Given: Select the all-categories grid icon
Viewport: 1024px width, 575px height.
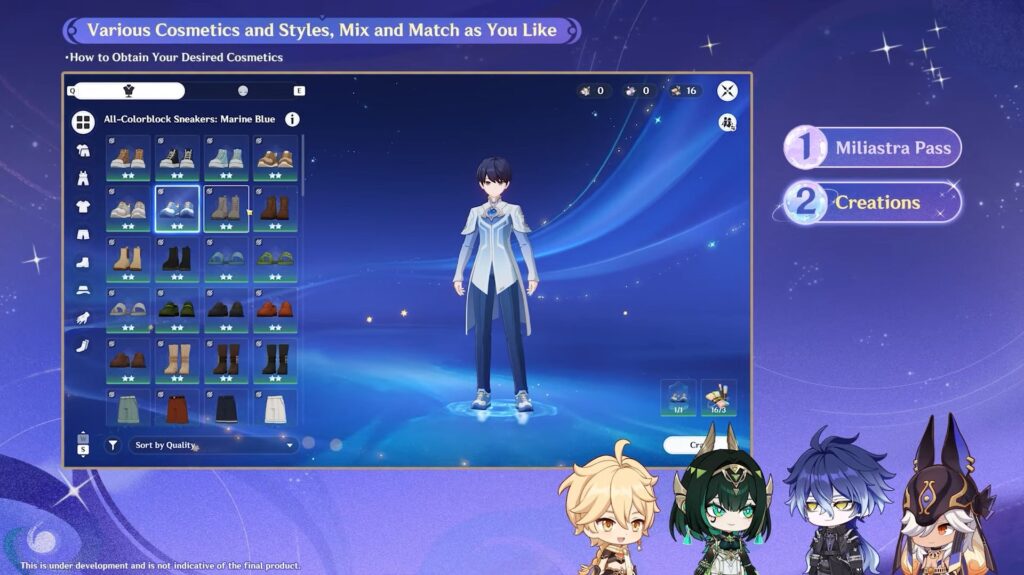Looking at the screenshot, I should pyautogui.click(x=83, y=123).
